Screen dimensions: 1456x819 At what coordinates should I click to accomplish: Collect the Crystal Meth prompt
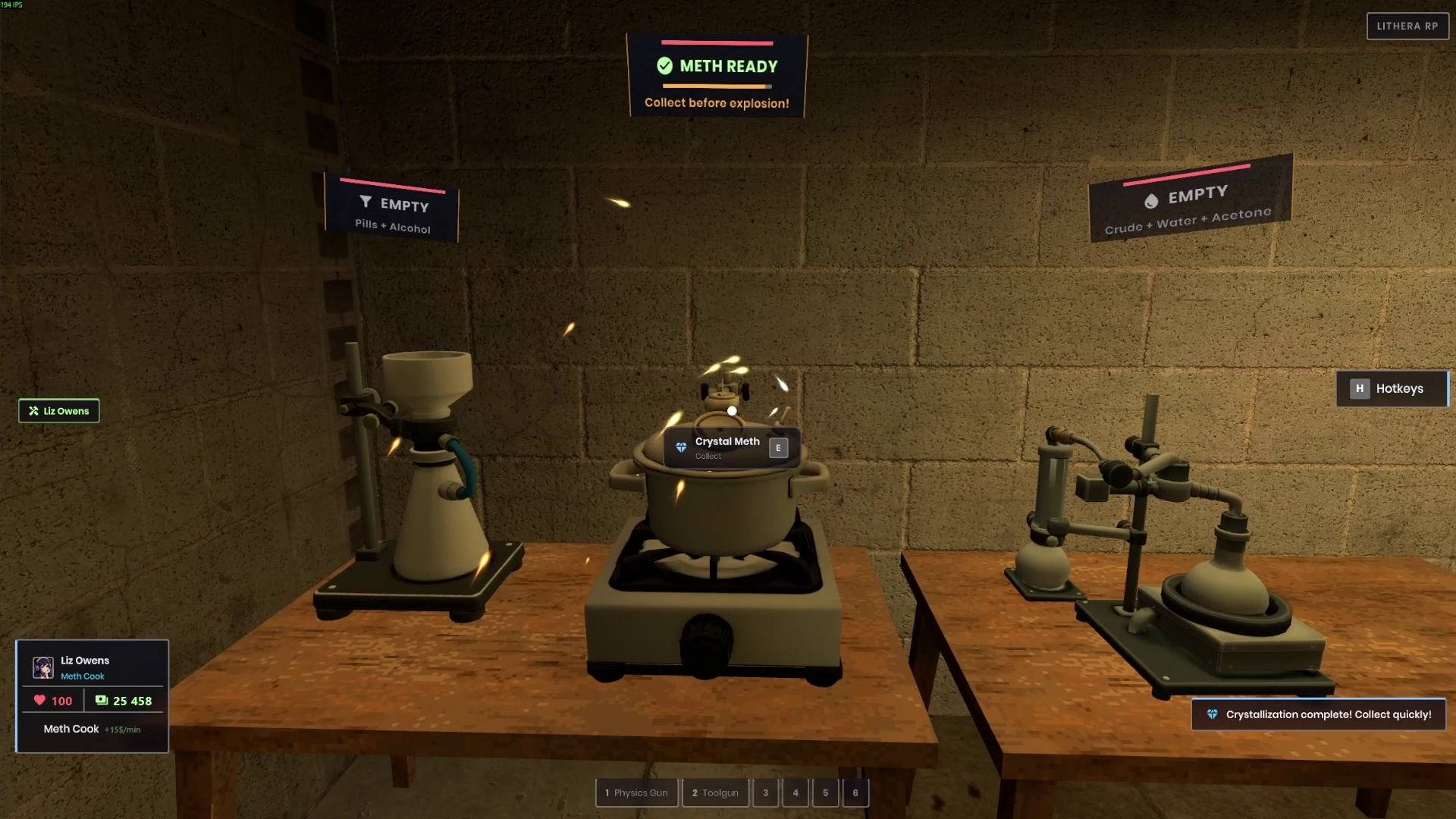732,447
